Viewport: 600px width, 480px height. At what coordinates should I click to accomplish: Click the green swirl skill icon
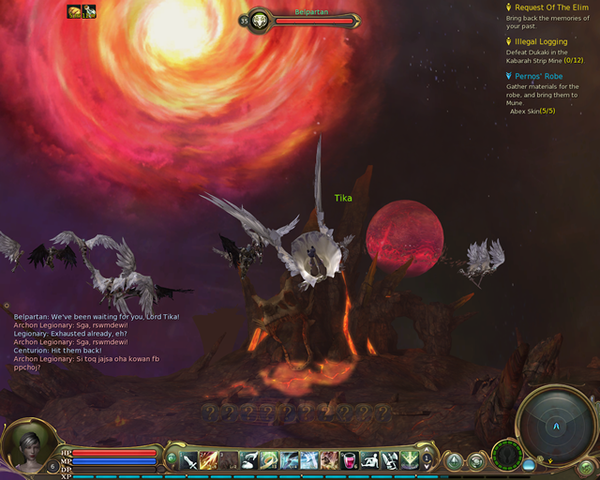pyautogui.click(x=269, y=460)
